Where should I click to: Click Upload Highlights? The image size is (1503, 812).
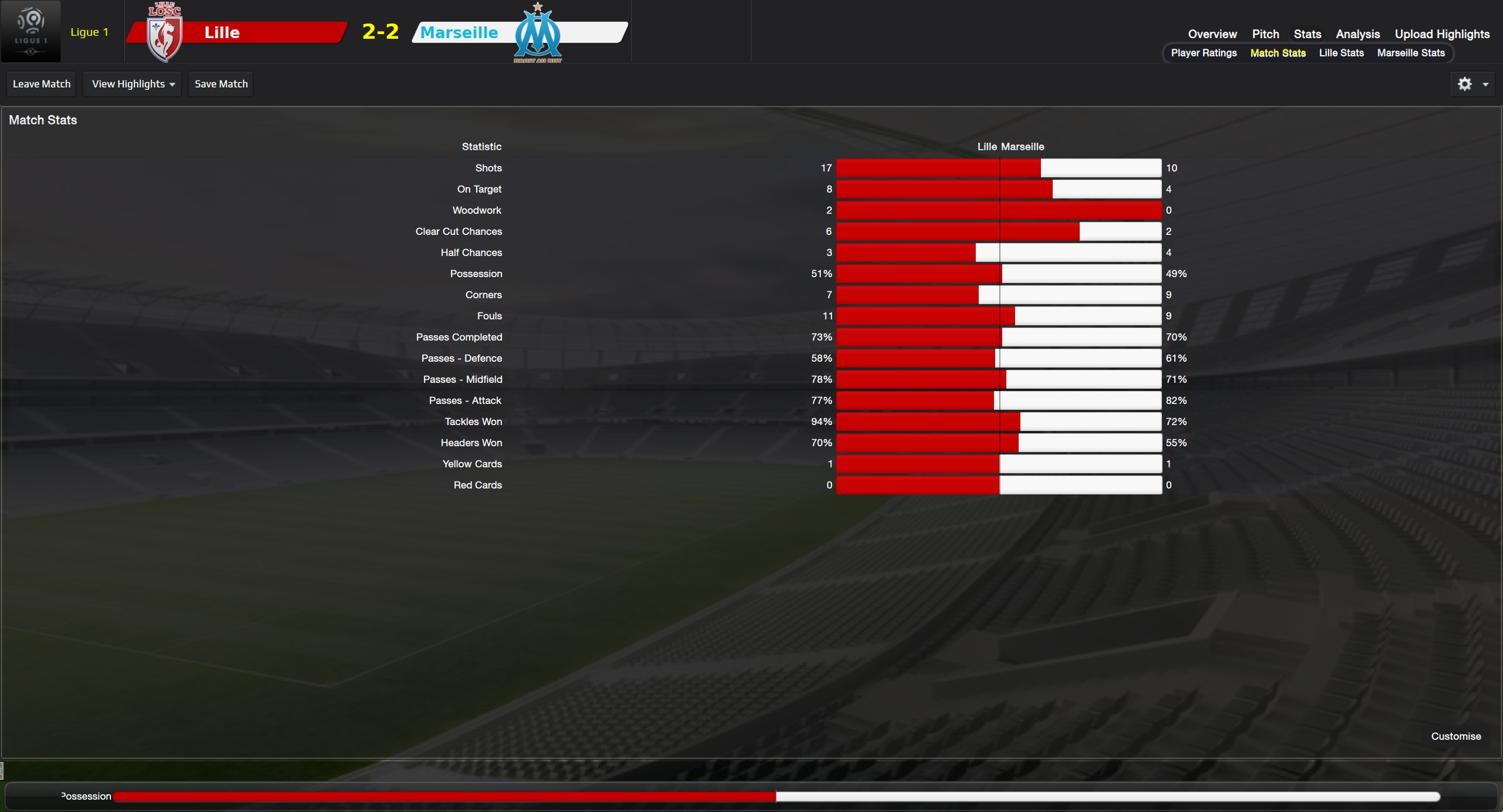(x=1442, y=34)
